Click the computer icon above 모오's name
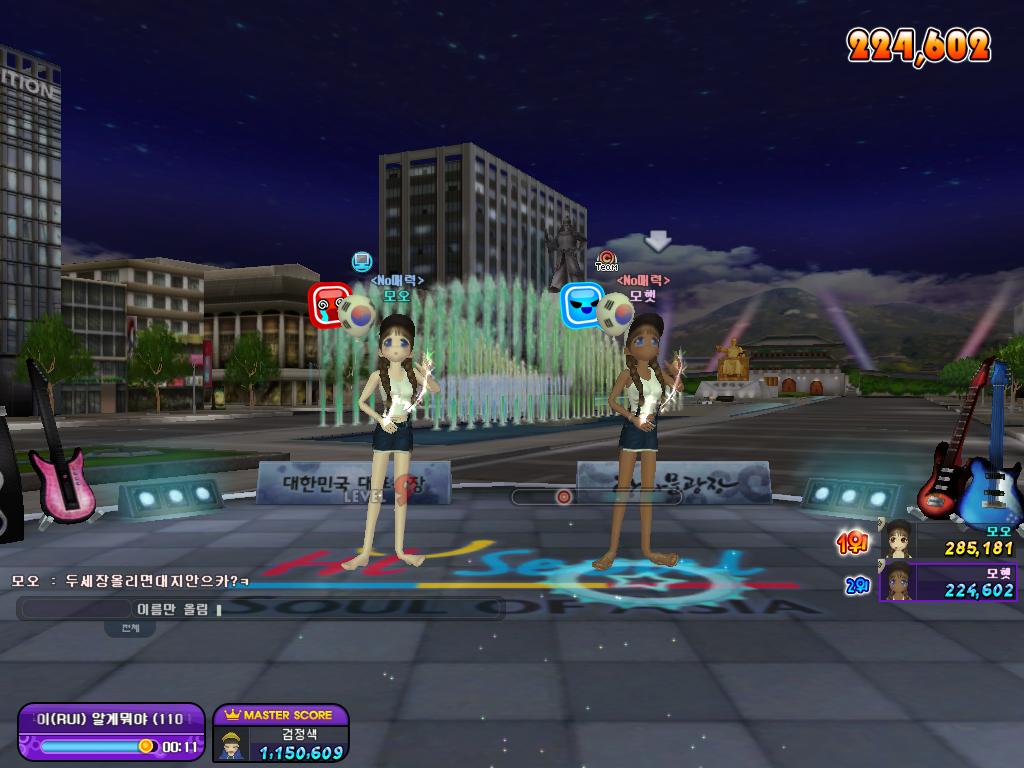Viewport: 1024px width, 768px height. (x=362, y=262)
